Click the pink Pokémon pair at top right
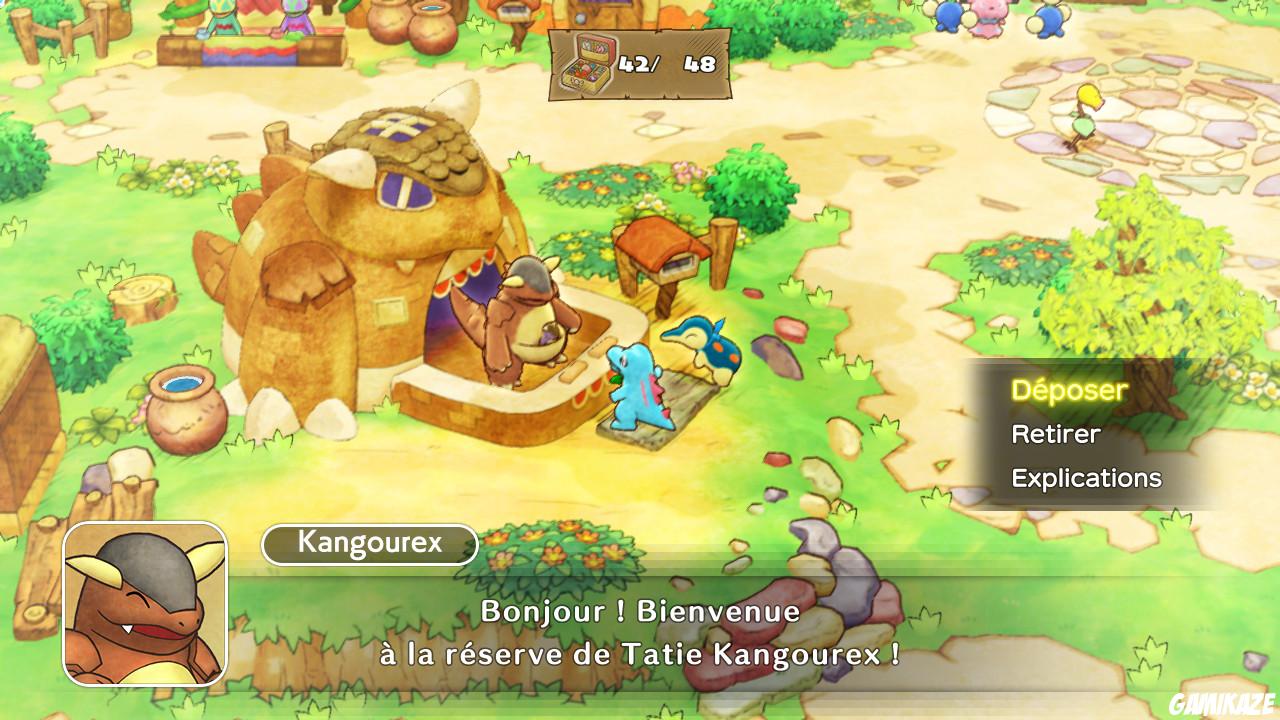 pos(990,15)
